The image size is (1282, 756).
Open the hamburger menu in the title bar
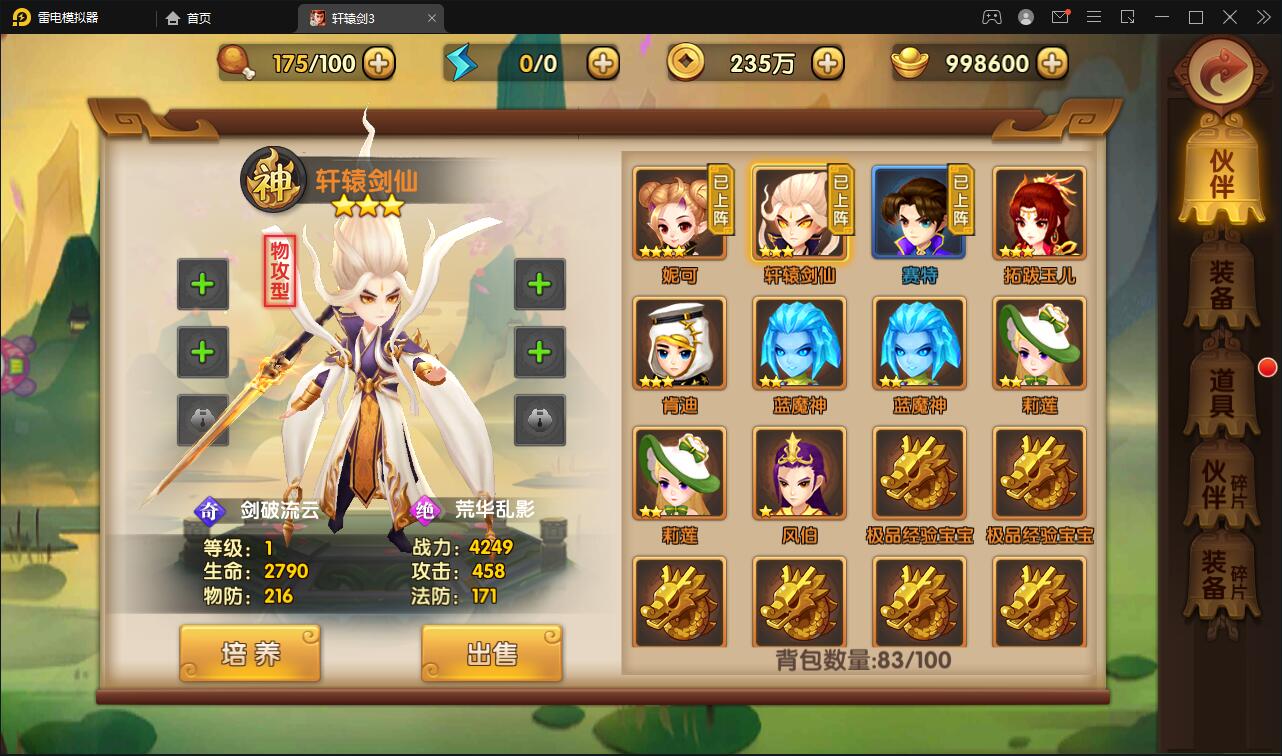tap(1094, 17)
